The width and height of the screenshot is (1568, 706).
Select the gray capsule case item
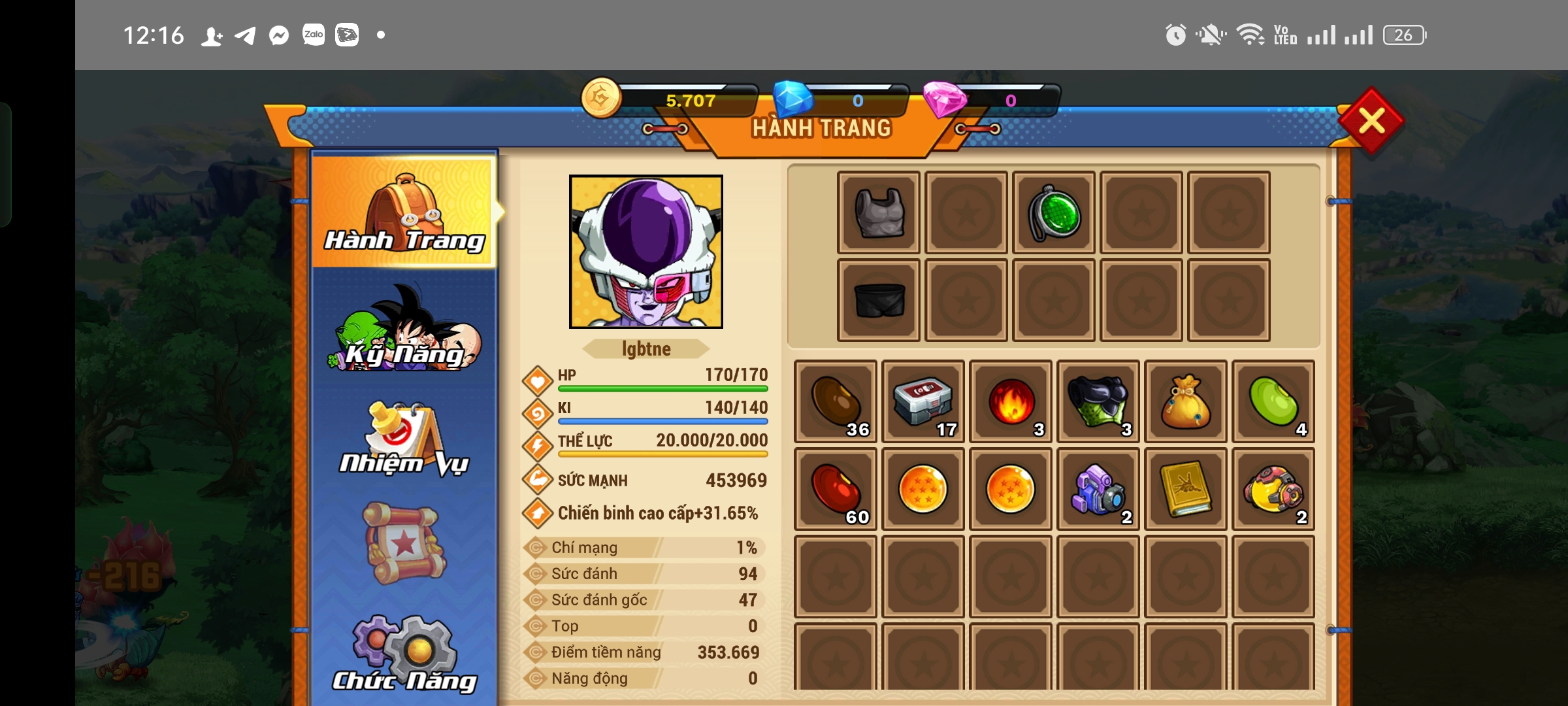(923, 401)
